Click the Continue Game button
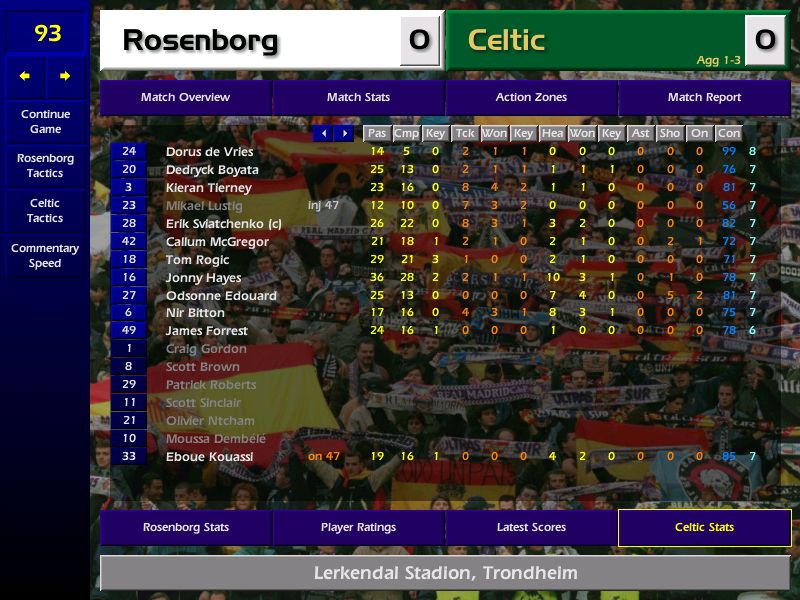The image size is (800, 600). pyautogui.click(x=45, y=121)
